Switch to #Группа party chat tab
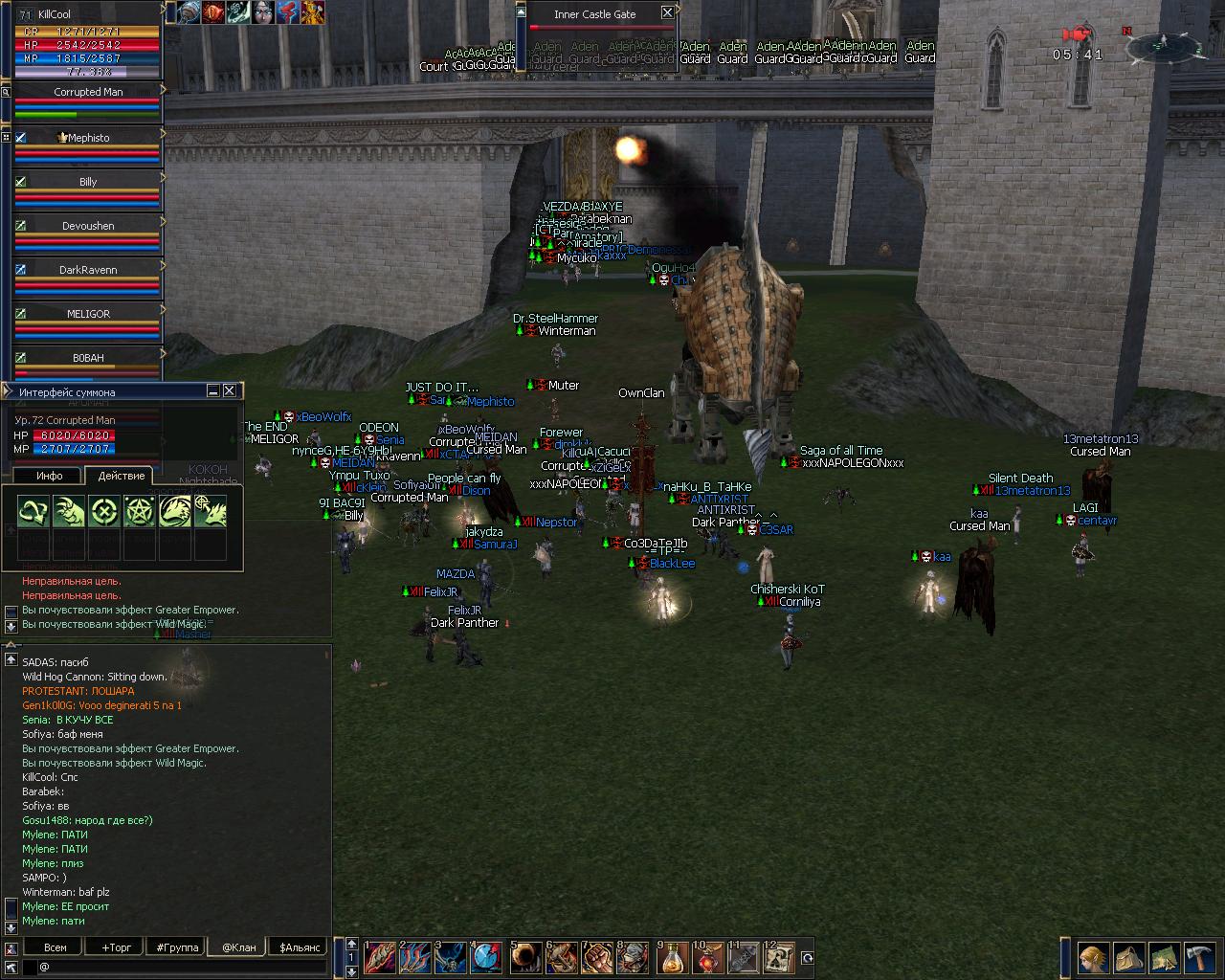The image size is (1225, 980). [178, 947]
